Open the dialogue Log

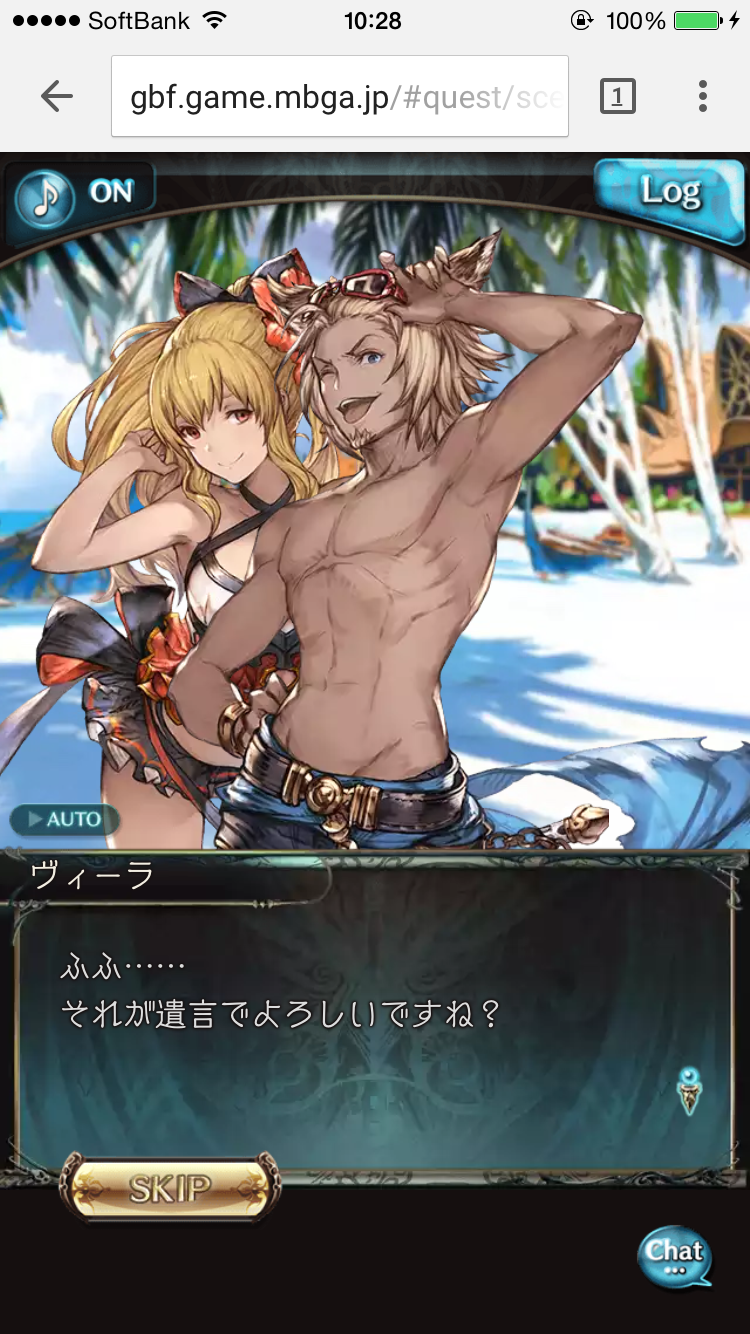click(667, 192)
